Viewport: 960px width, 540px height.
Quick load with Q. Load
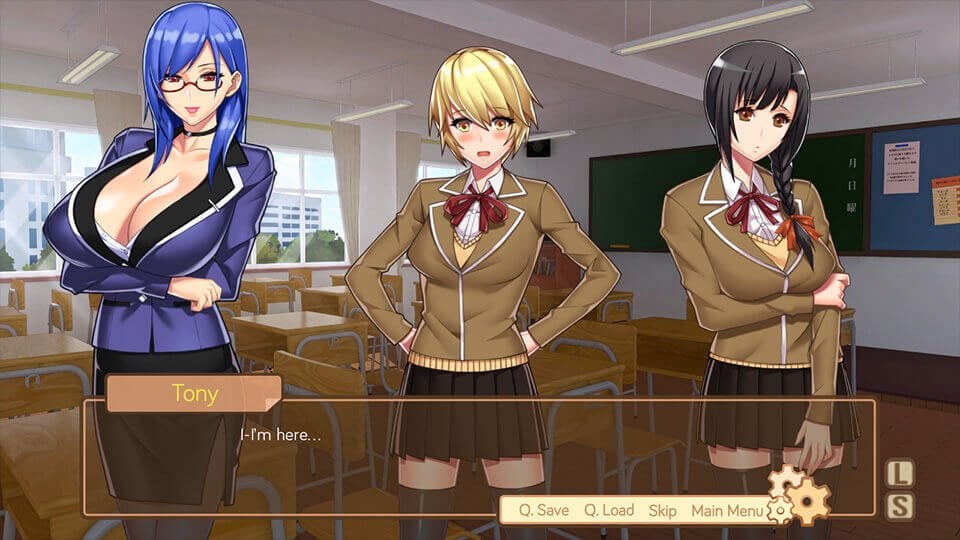pyautogui.click(x=609, y=511)
